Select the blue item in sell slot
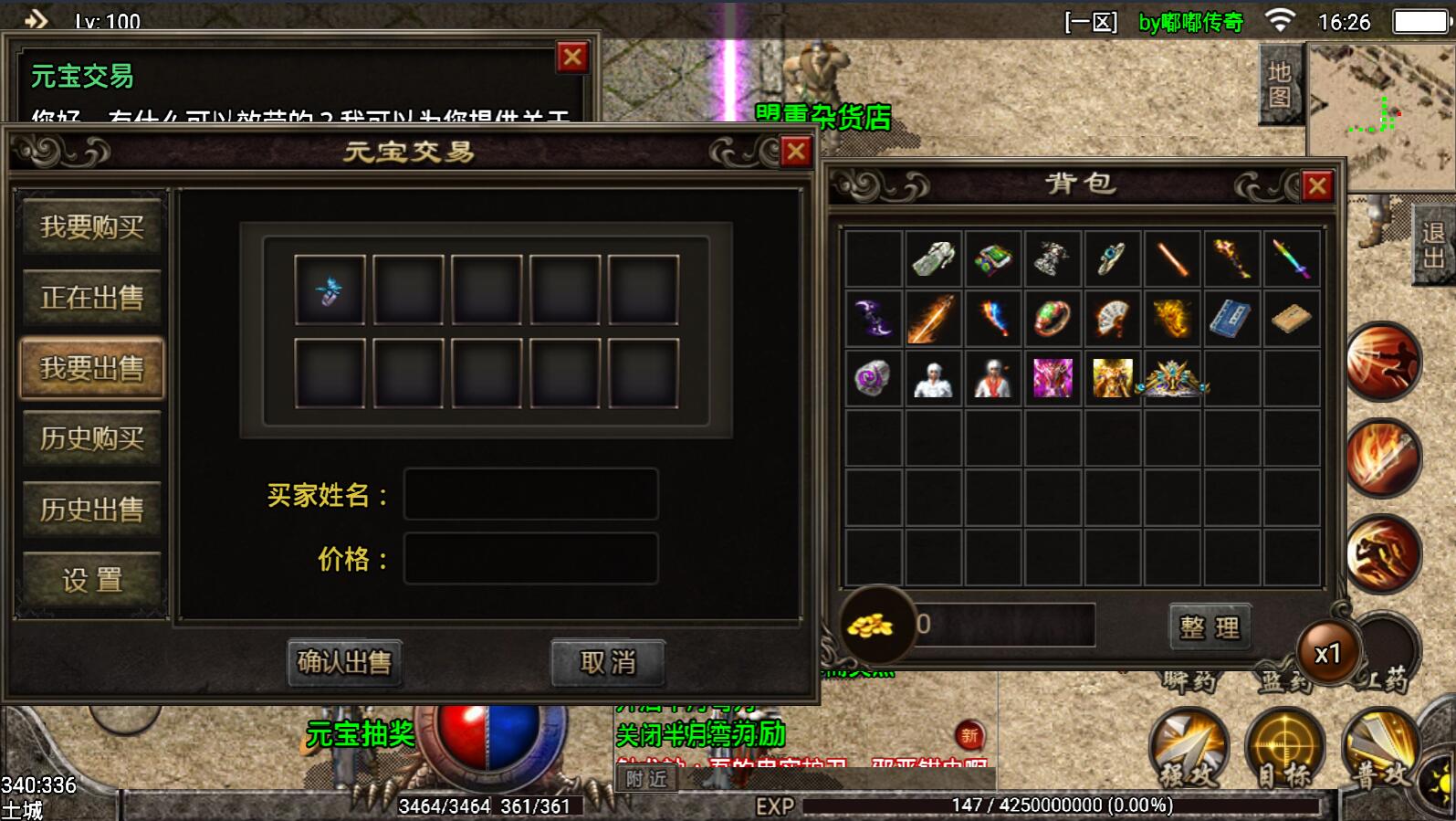Image resolution: width=1456 pixels, height=821 pixels. (330, 290)
